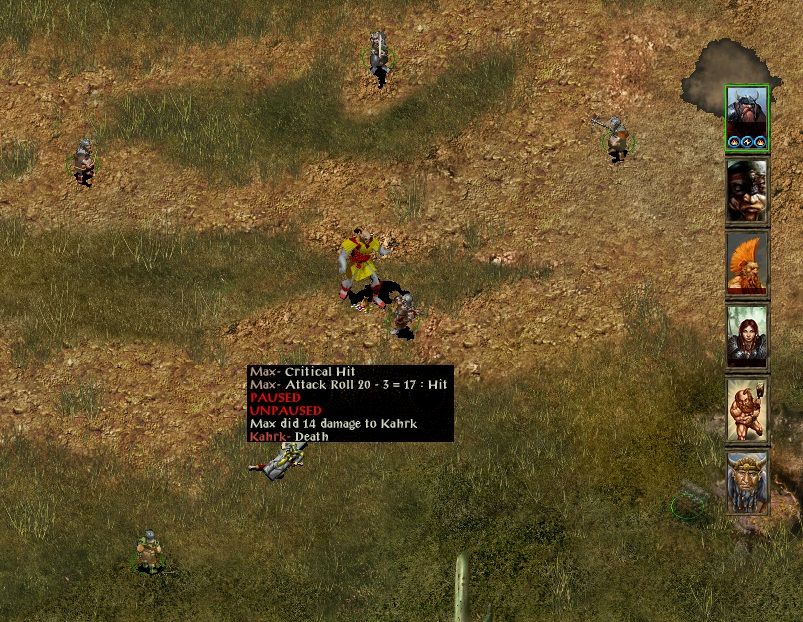Image resolution: width=803 pixels, height=622 pixels.
Task: Choose the orange mohawk dwarf portrait
Action: [746, 263]
